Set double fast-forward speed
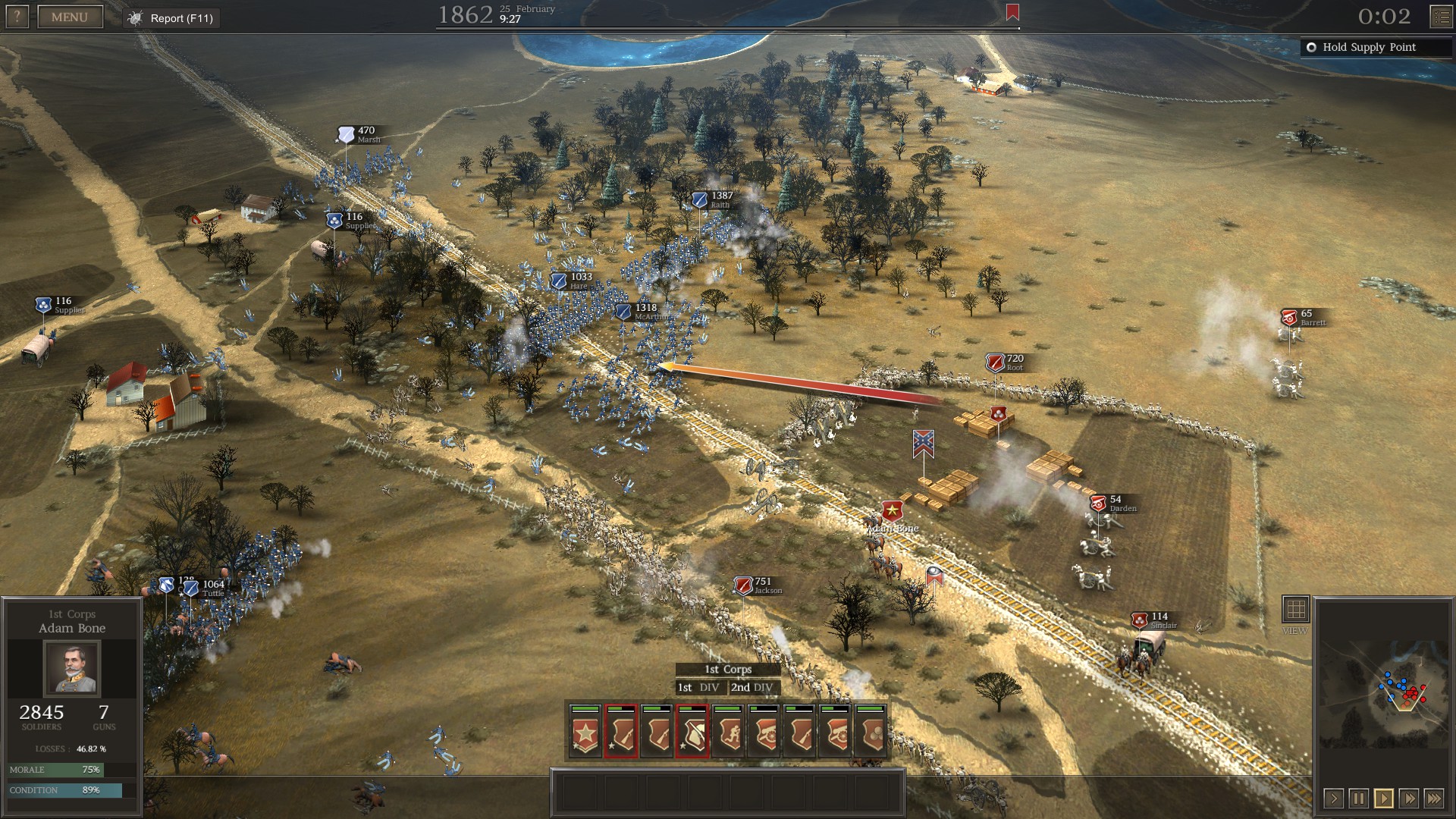 1408,798
